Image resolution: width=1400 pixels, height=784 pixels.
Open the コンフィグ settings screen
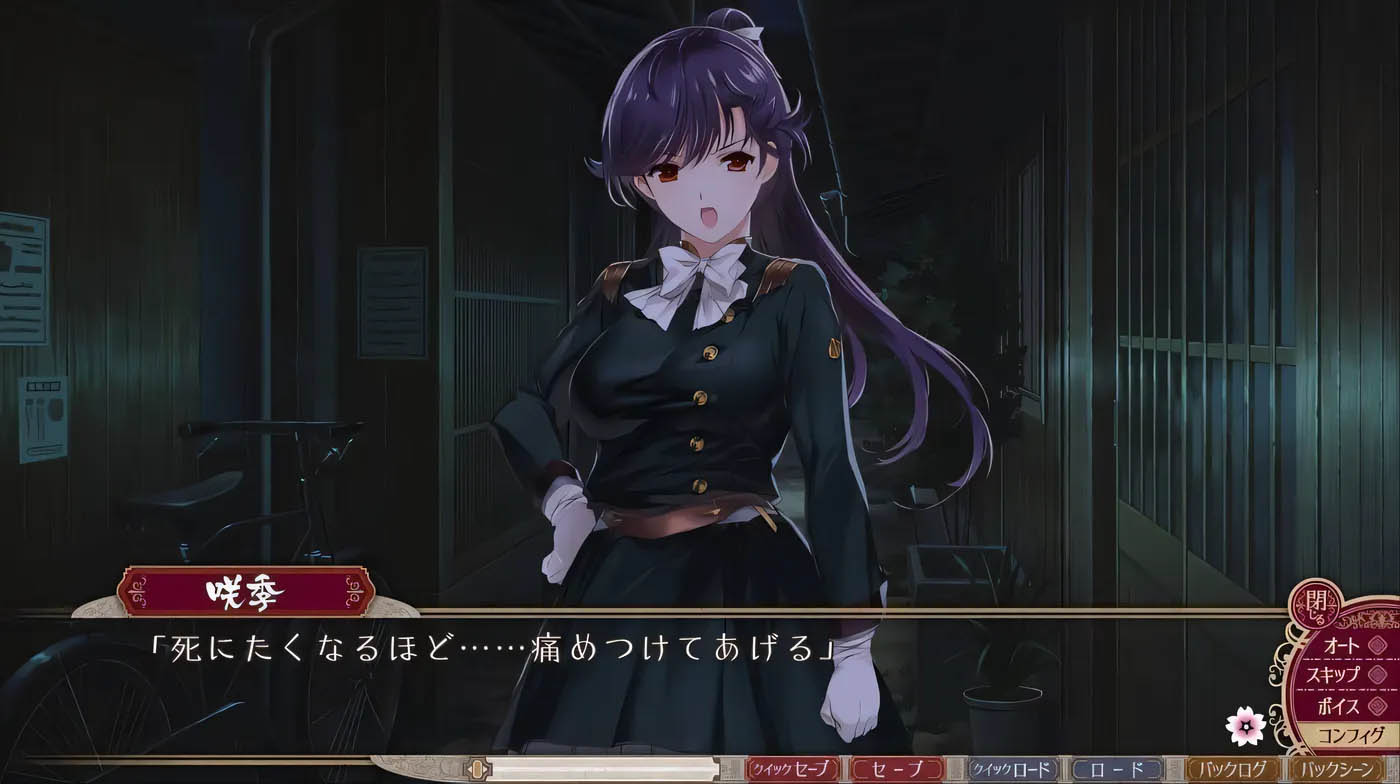[1350, 734]
